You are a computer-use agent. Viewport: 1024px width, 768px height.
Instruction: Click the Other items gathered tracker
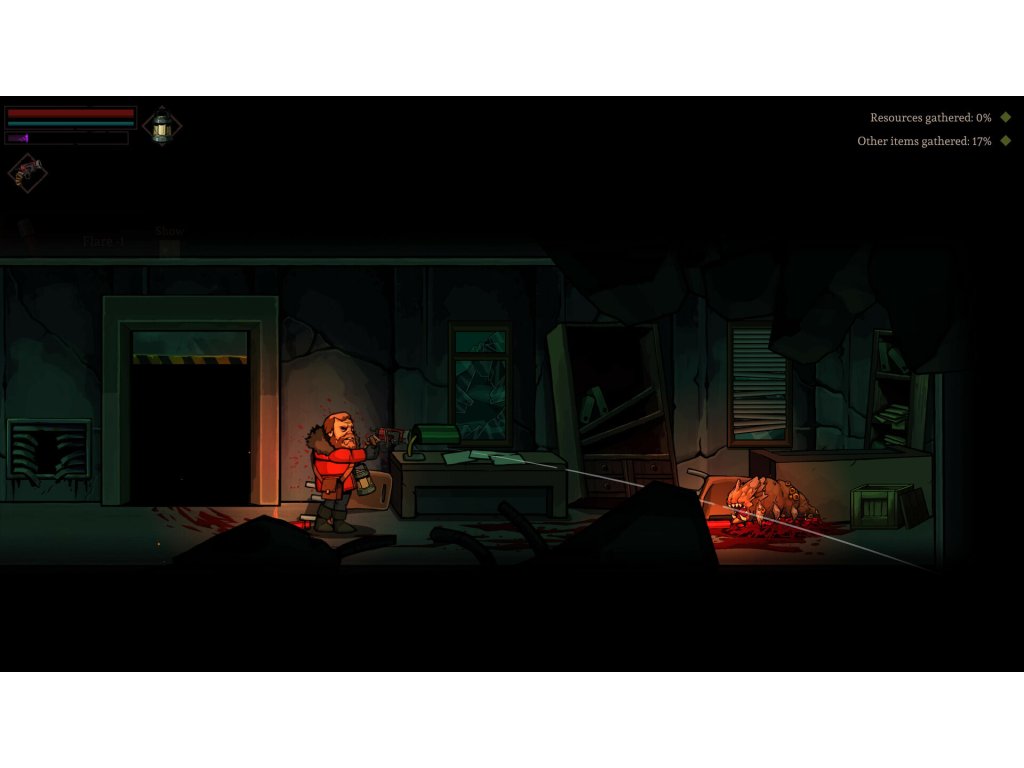click(924, 142)
